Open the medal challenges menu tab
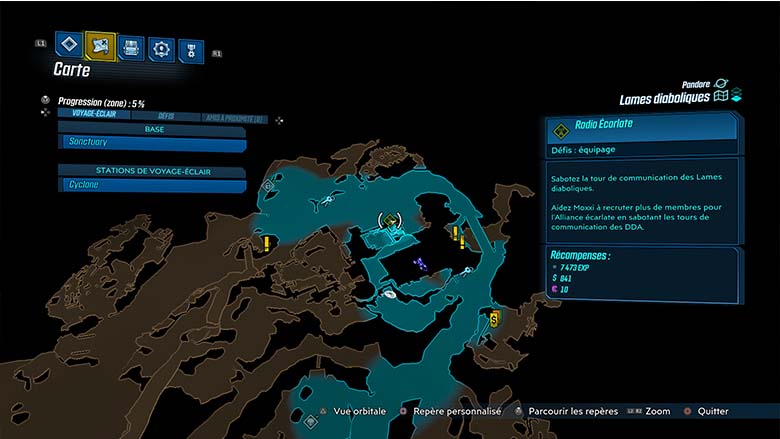This screenshot has height=439, width=780. pyautogui.click(x=190, y=51)
